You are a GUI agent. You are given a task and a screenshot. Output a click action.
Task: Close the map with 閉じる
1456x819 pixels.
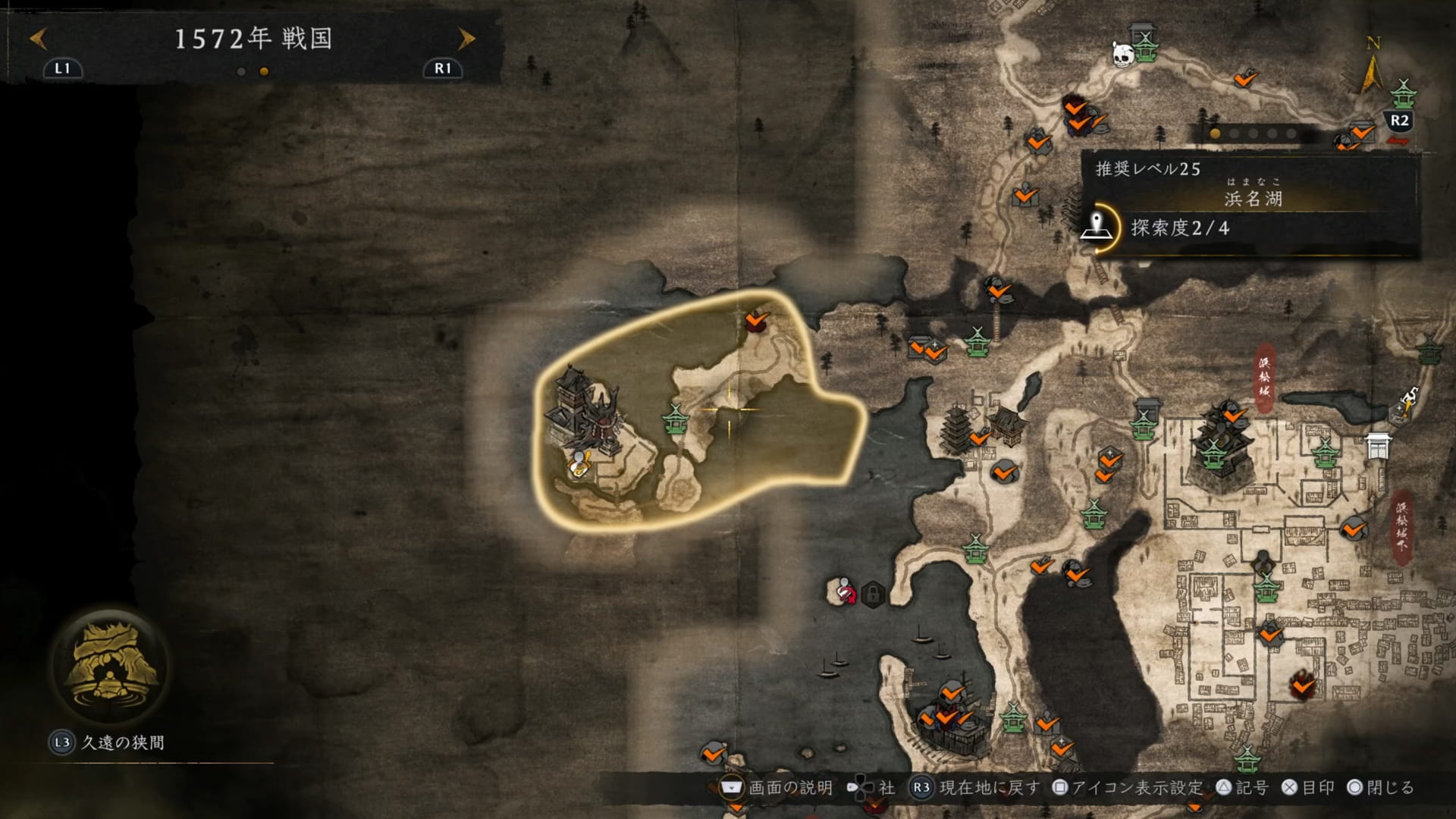click(1381, 788)
